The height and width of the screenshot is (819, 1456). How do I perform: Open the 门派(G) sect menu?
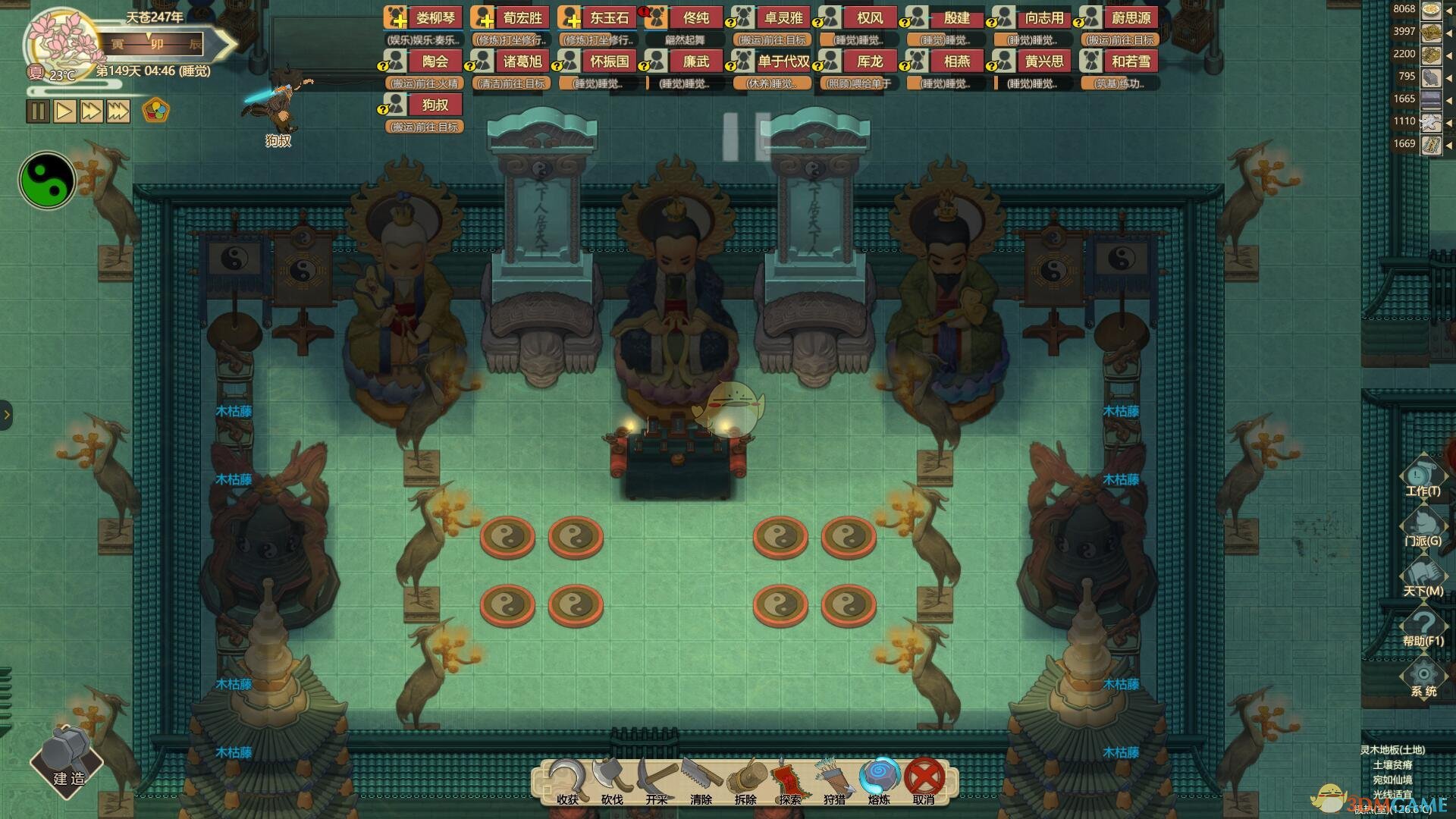[x=1423, y=528]
